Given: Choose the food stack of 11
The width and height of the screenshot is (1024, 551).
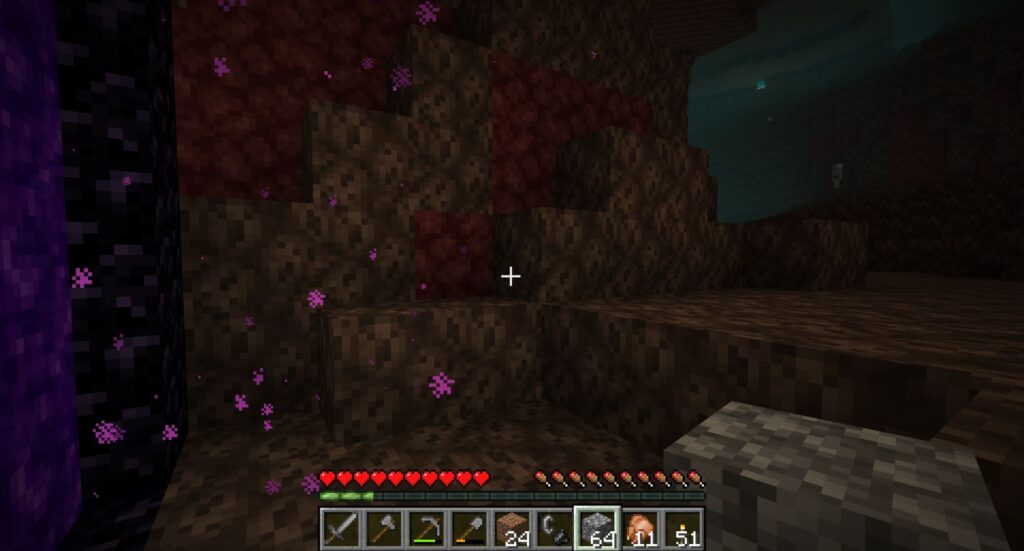Looking at the screenshot, I should pyautogui.click(x=640, y=527).
